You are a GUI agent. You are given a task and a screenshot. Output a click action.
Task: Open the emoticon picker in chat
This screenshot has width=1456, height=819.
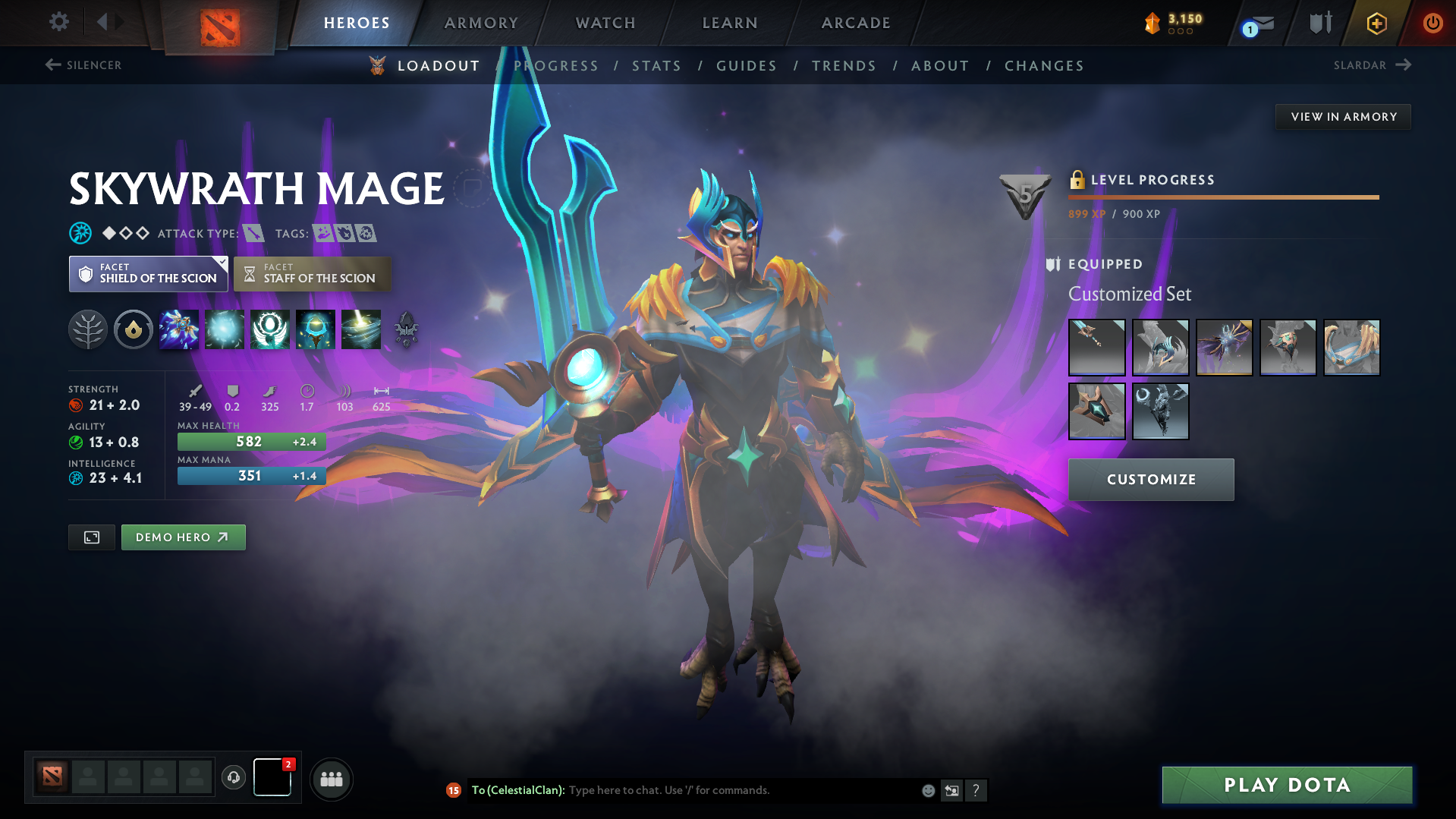point(927,790)
